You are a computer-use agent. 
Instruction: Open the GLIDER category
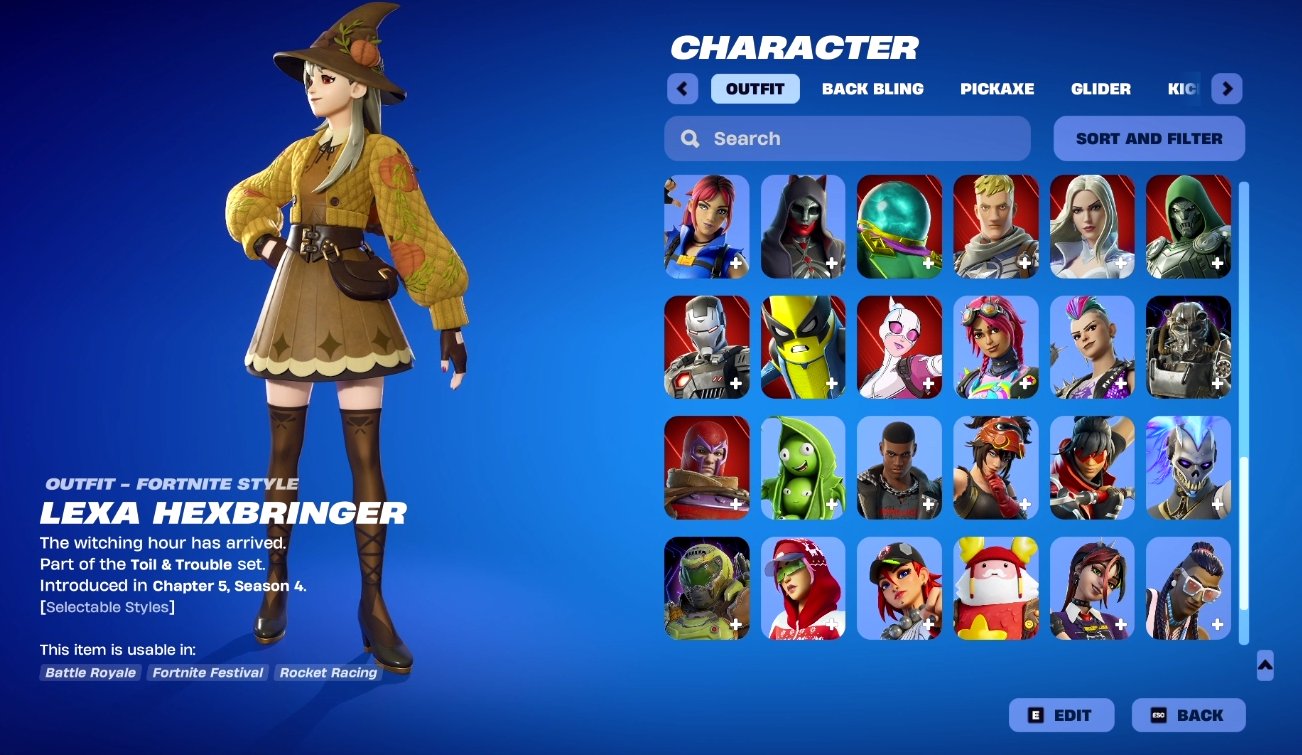pos(1100,88)
